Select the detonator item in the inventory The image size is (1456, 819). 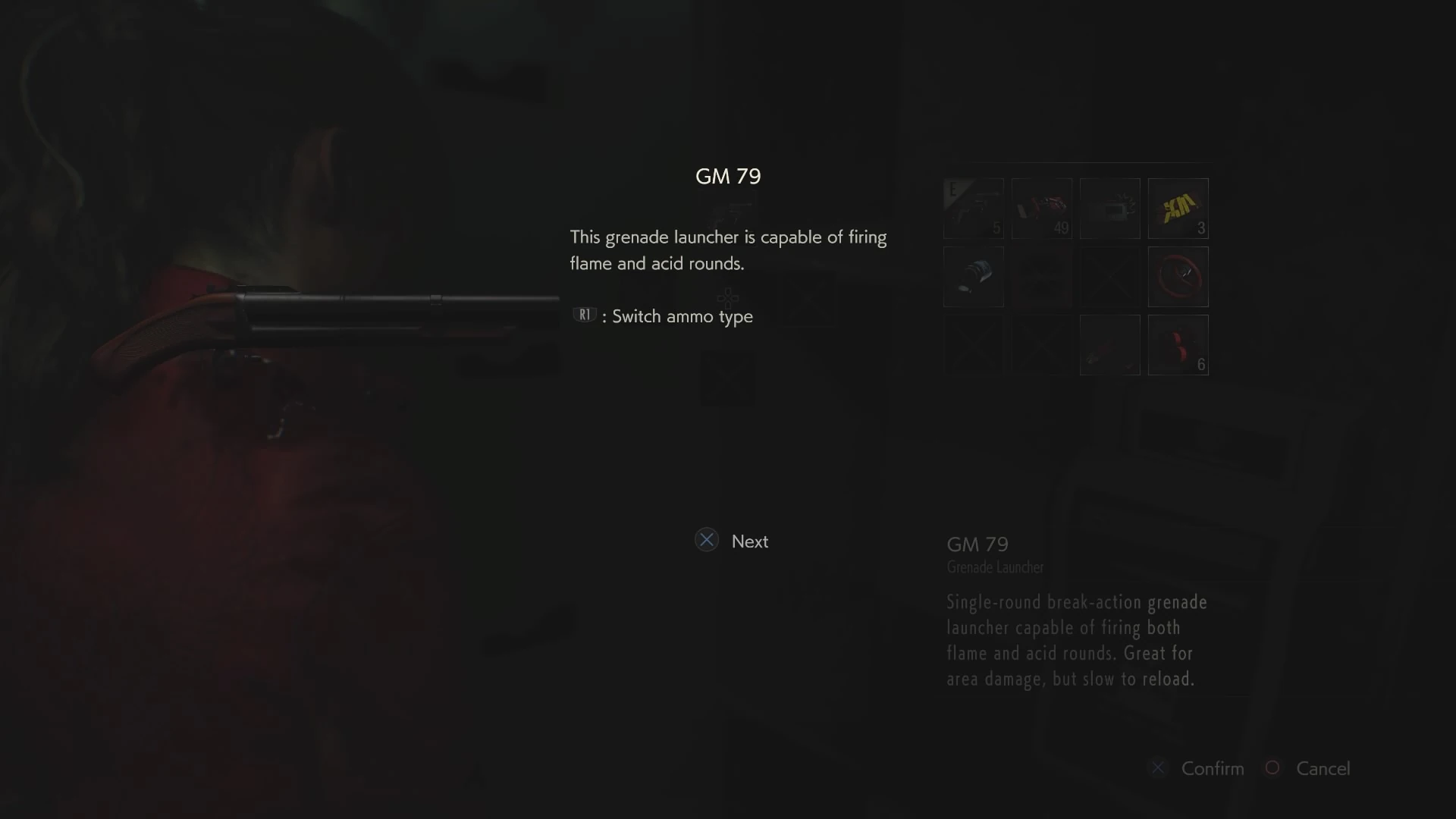[x=1109, y=209]
